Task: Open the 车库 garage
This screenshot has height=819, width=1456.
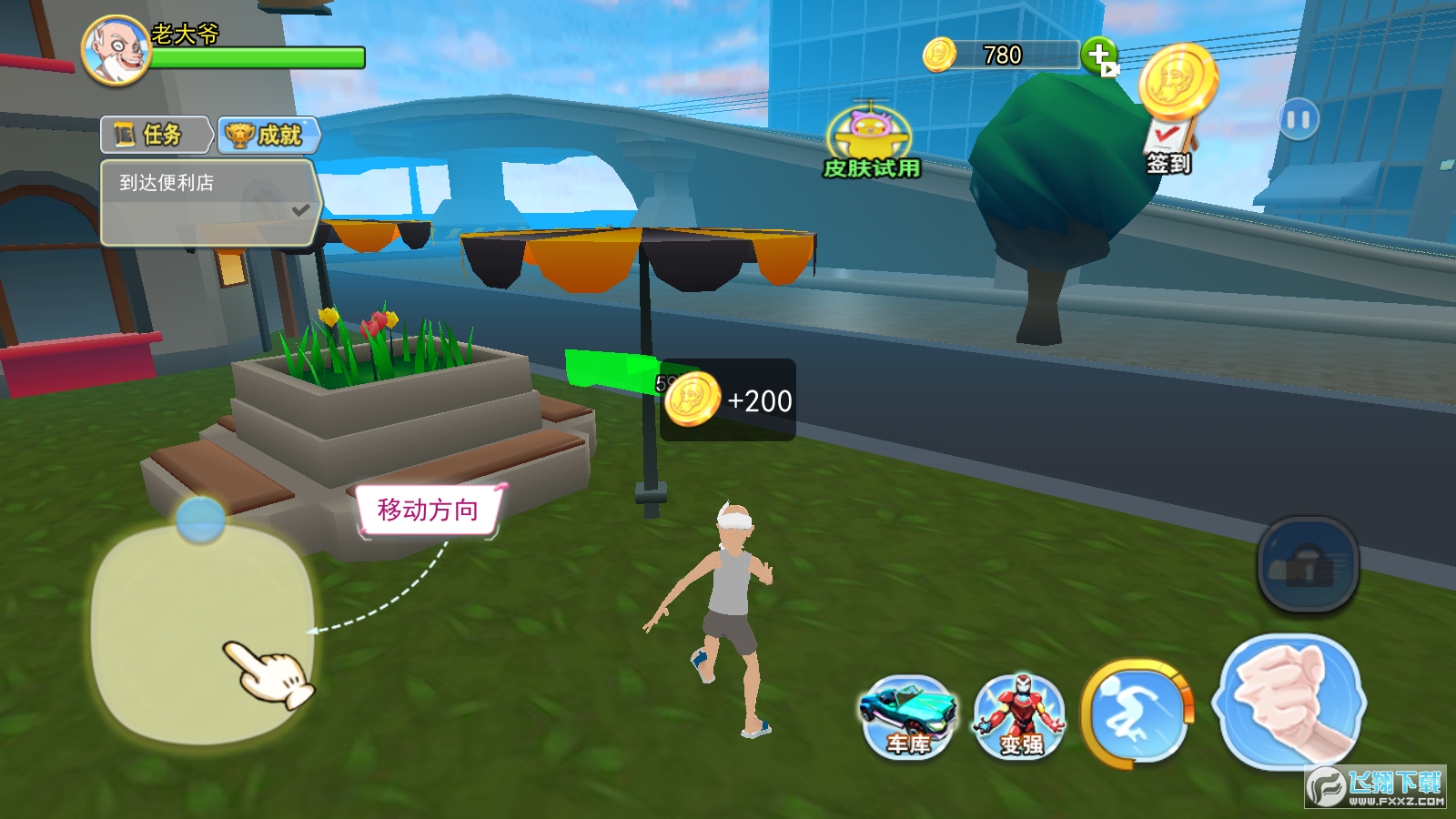Action: click(907, 717)
